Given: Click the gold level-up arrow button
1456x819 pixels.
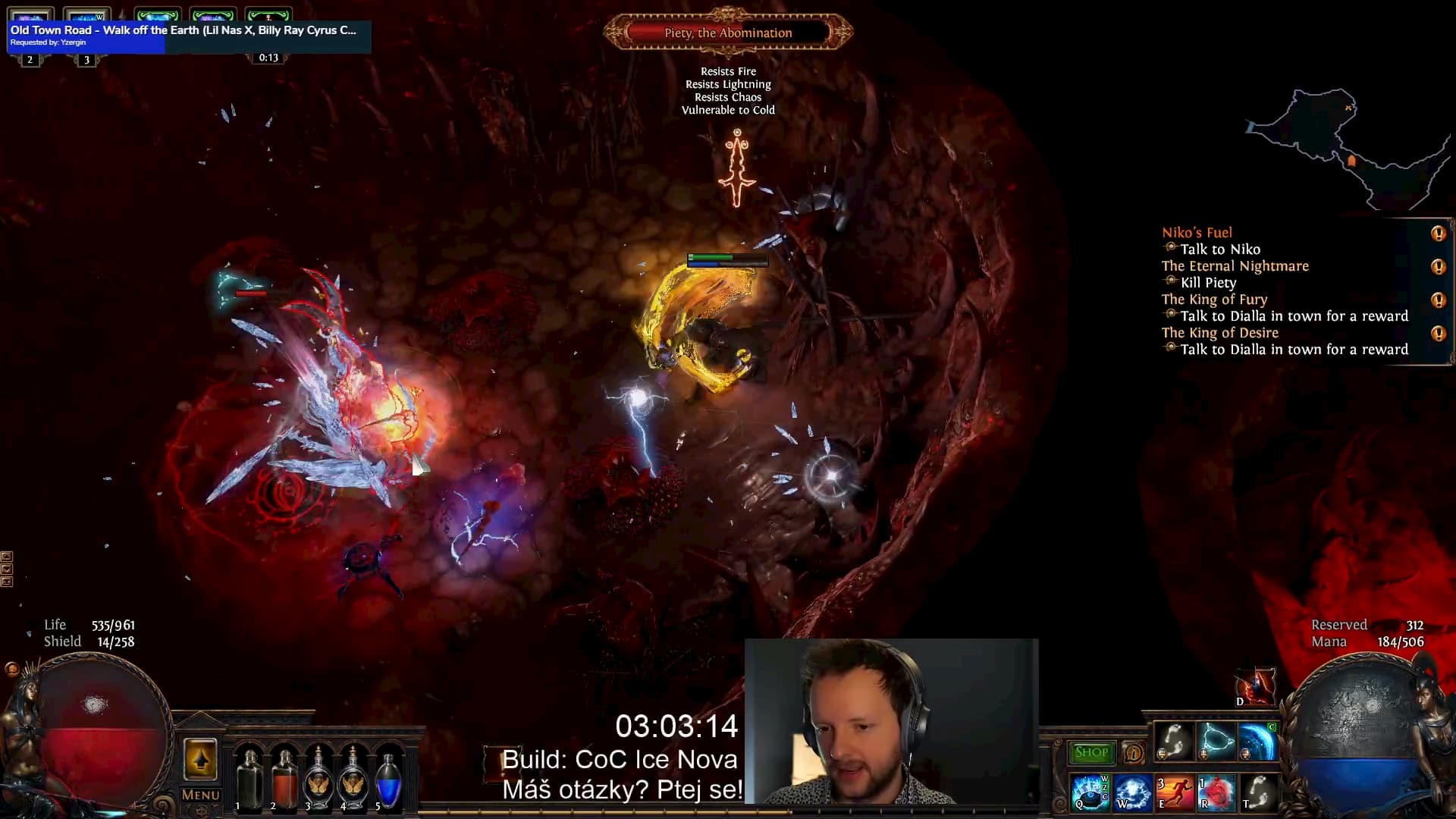Looking at the screenshot, I should [x=200, y=759].
